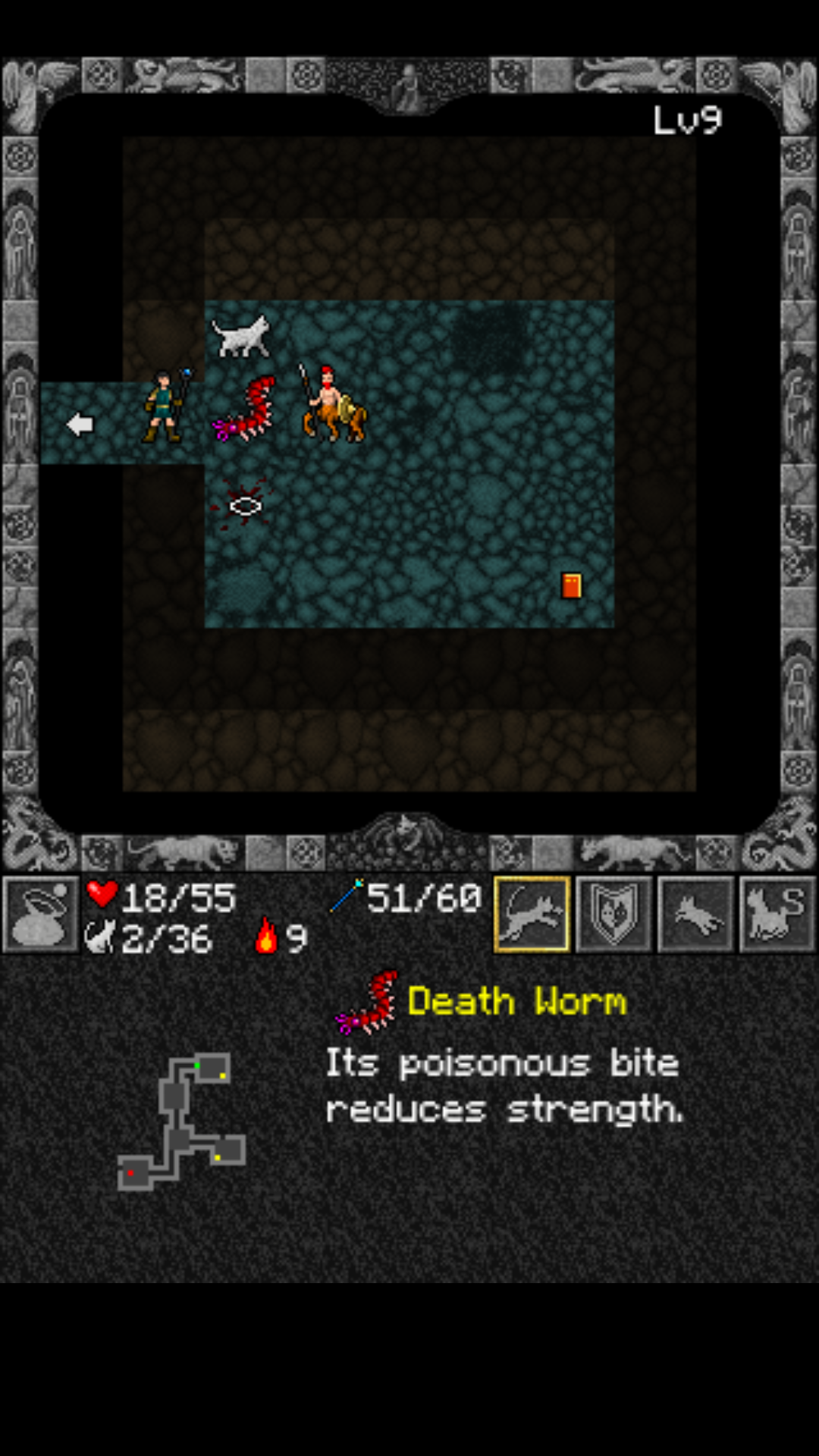Tap the white left arrow exit

tap(80, 424)
